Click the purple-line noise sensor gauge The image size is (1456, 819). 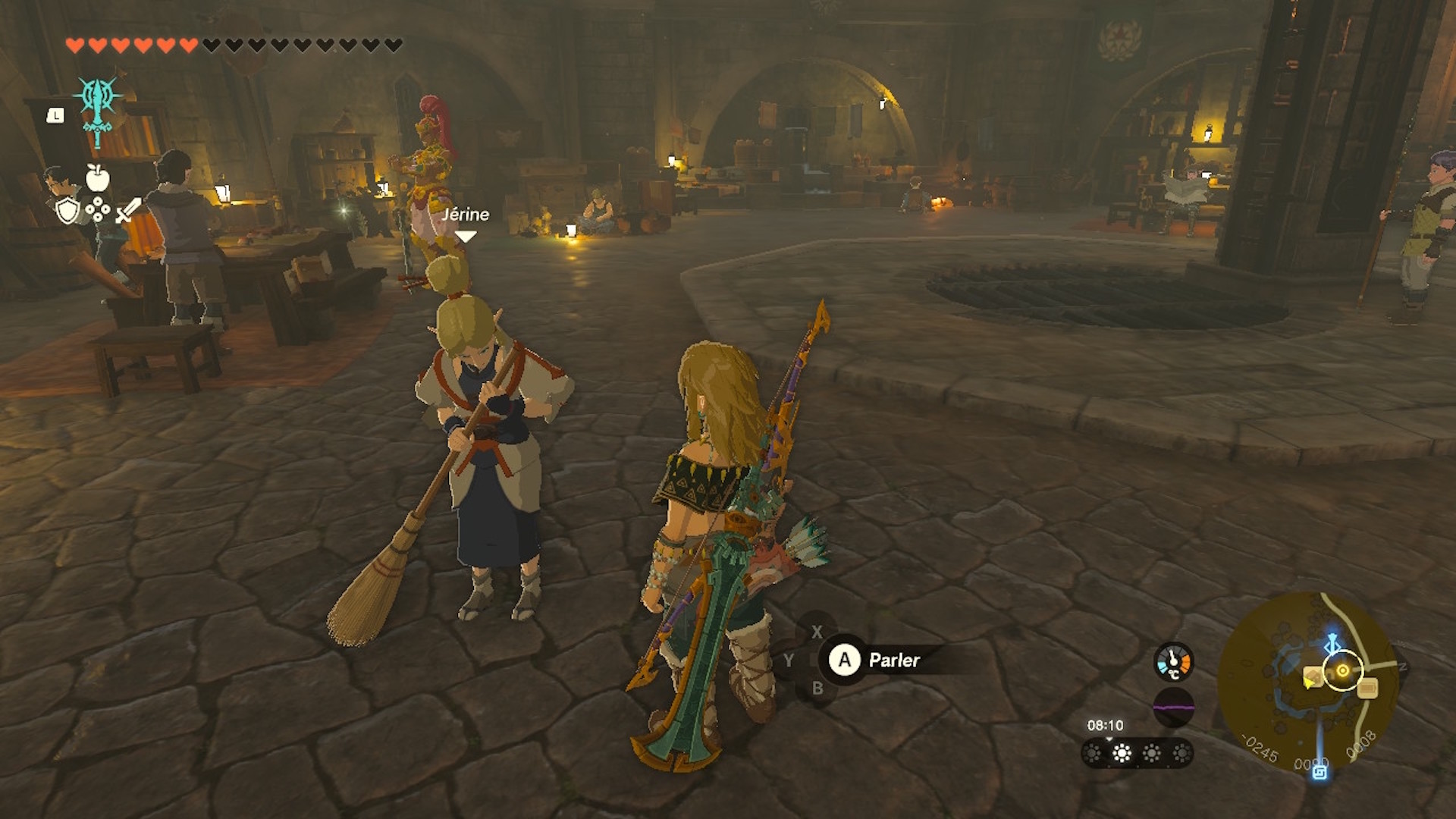point(1173,708)
